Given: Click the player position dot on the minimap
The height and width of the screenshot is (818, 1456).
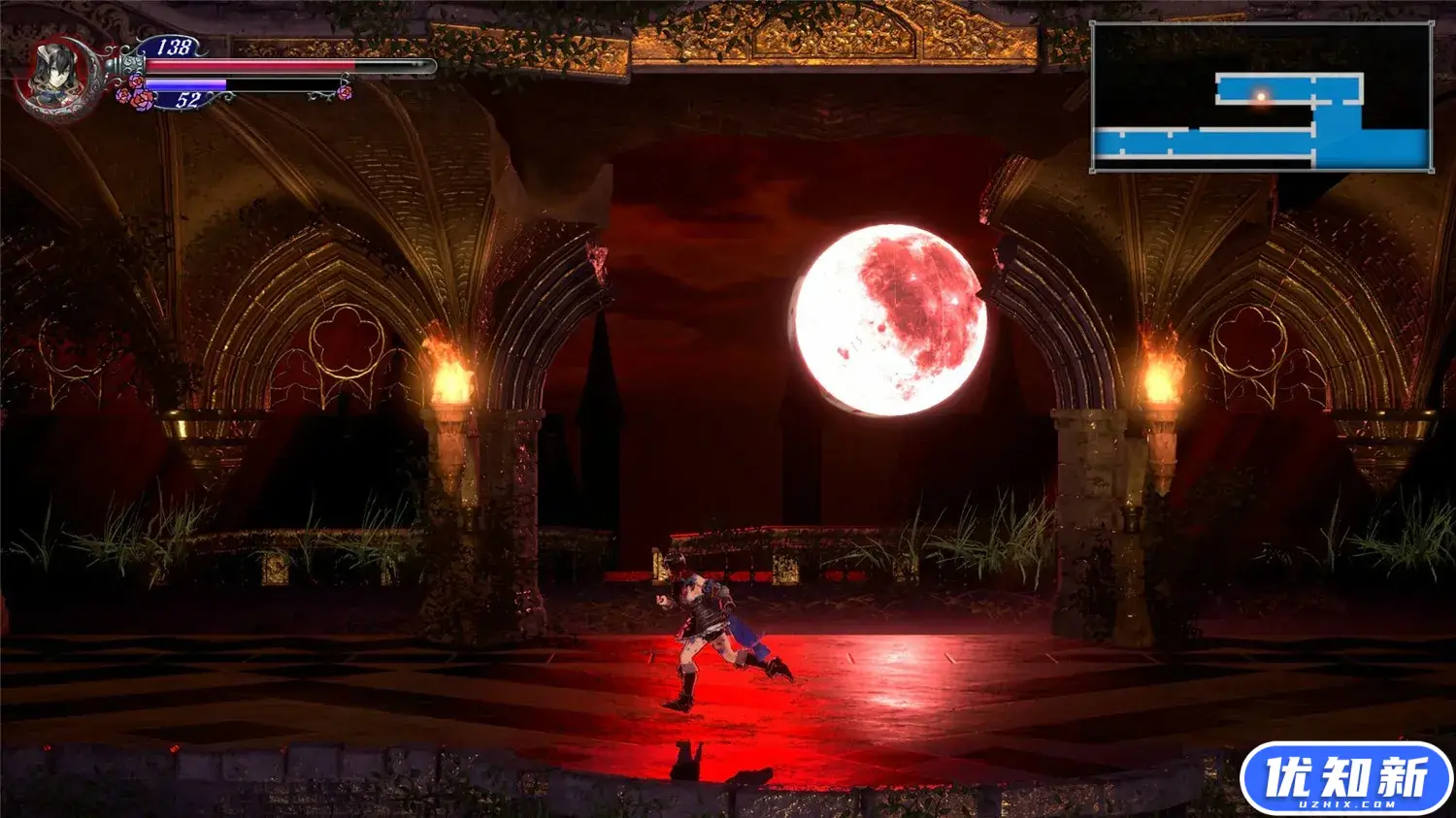Looking at the screenshot, I should point(1260,96).
